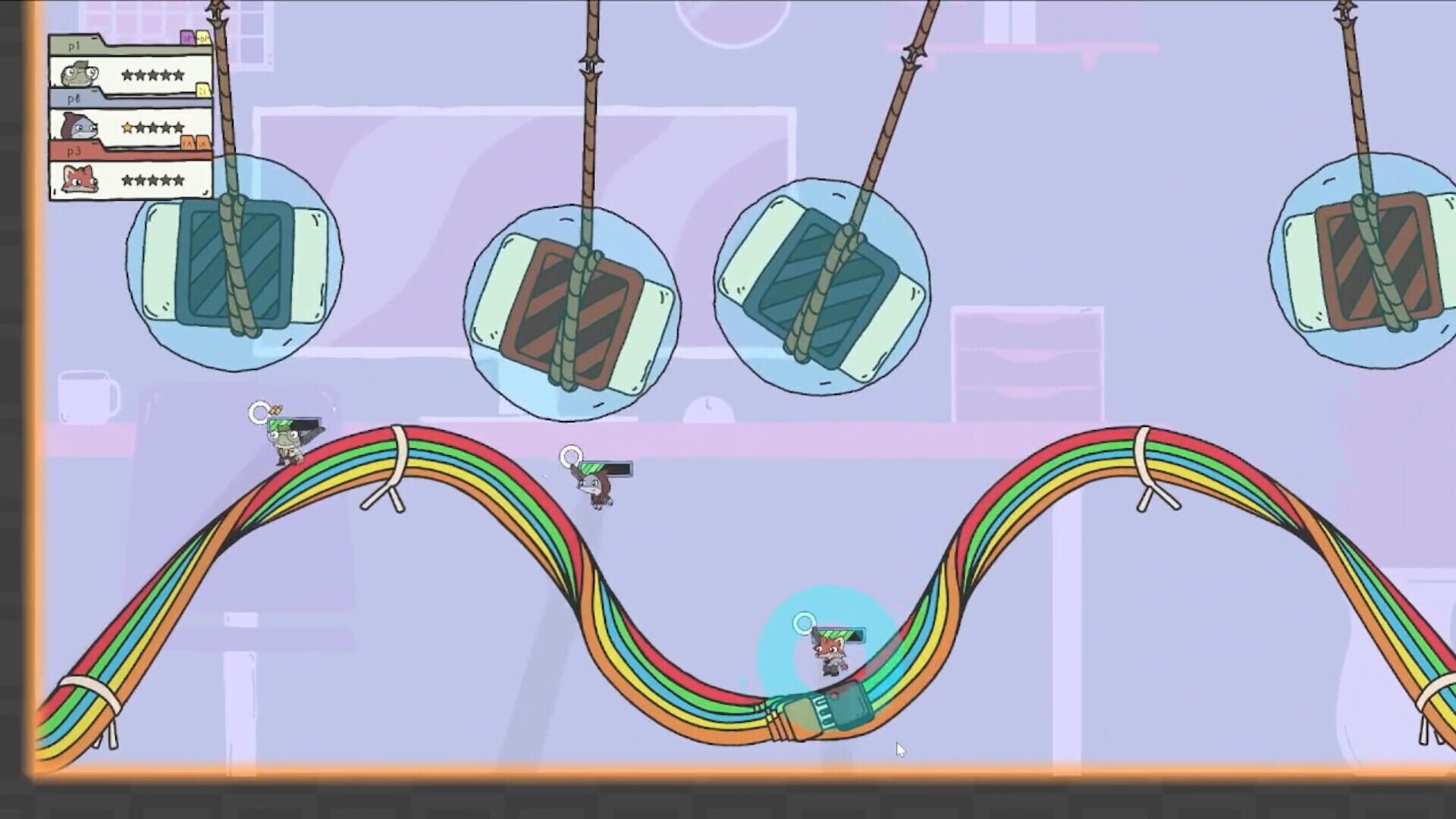Click the yellow BP sticky tab on p1's scorecard
This screenshot has height=819, width=1456.
(x=204, y=38)
